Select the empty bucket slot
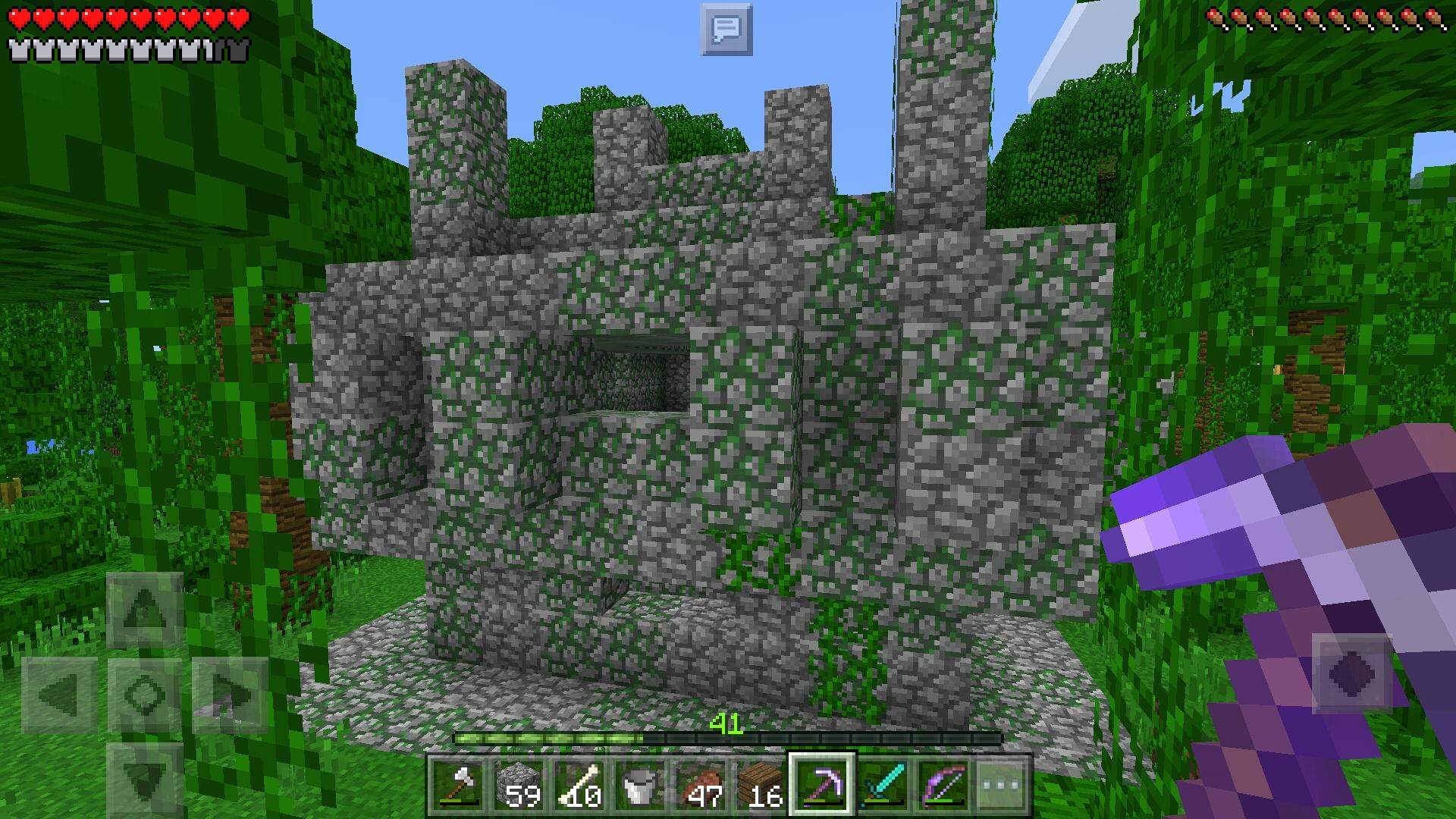The image size is (1456, 819). (x=641, y=785)
